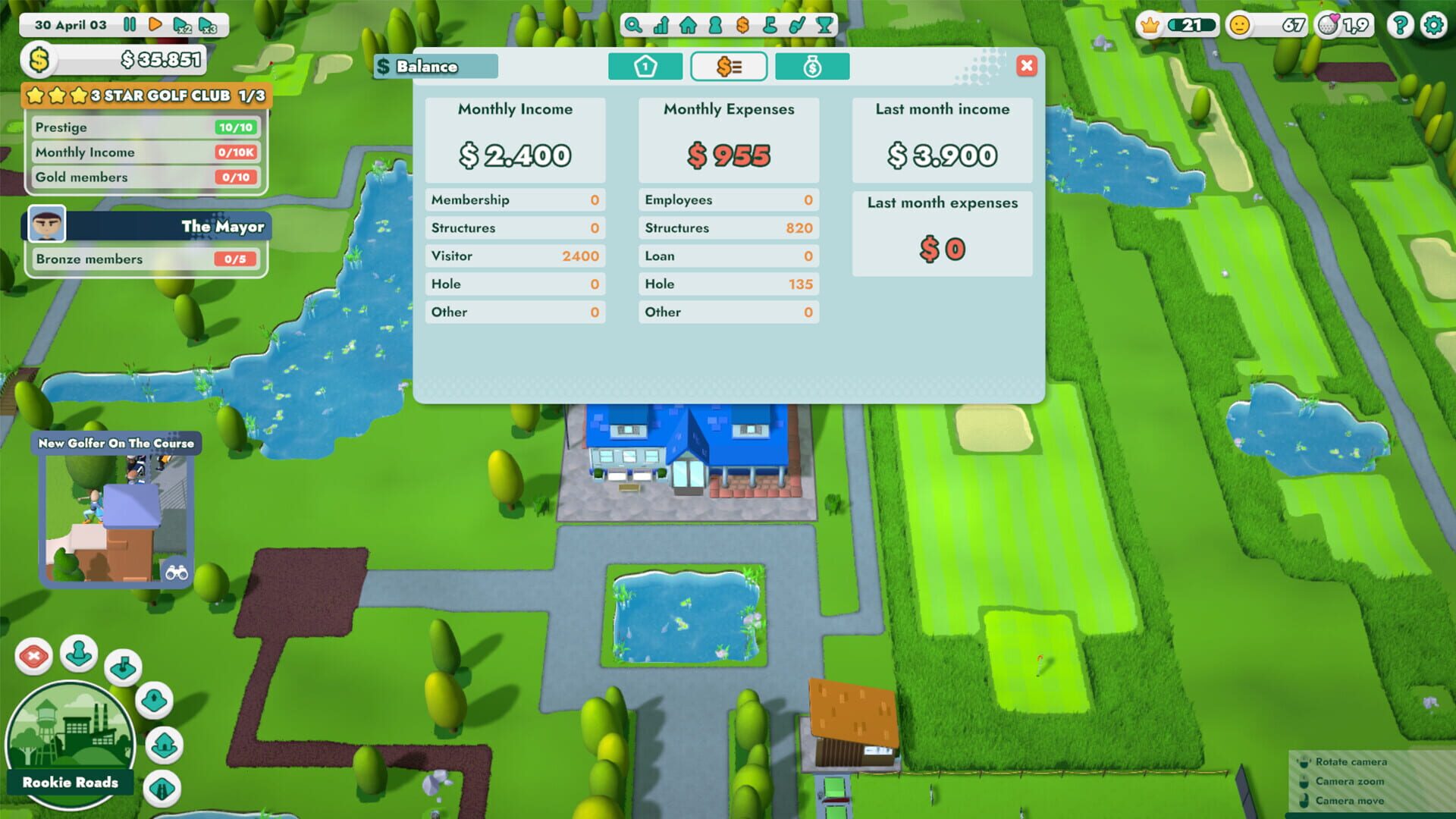View the New Golfer On The Course thumbnail

(x=114, y=512)
